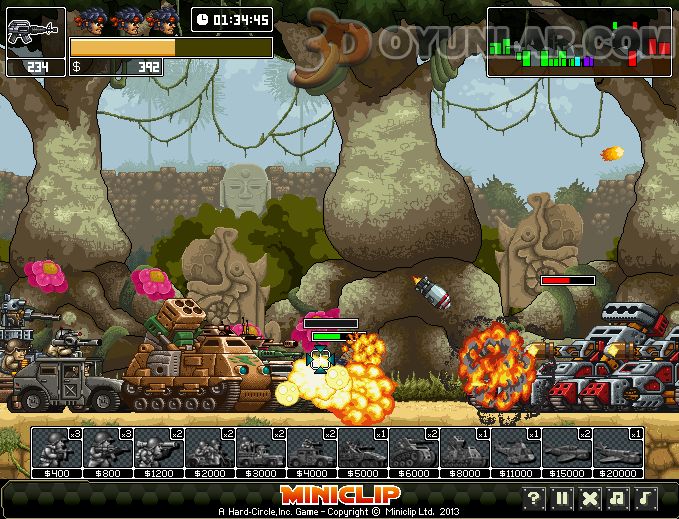Screen dimensions: 679x519
Task: Deploy the $4000 vehicle unit
Action: (x=312, y=449)
